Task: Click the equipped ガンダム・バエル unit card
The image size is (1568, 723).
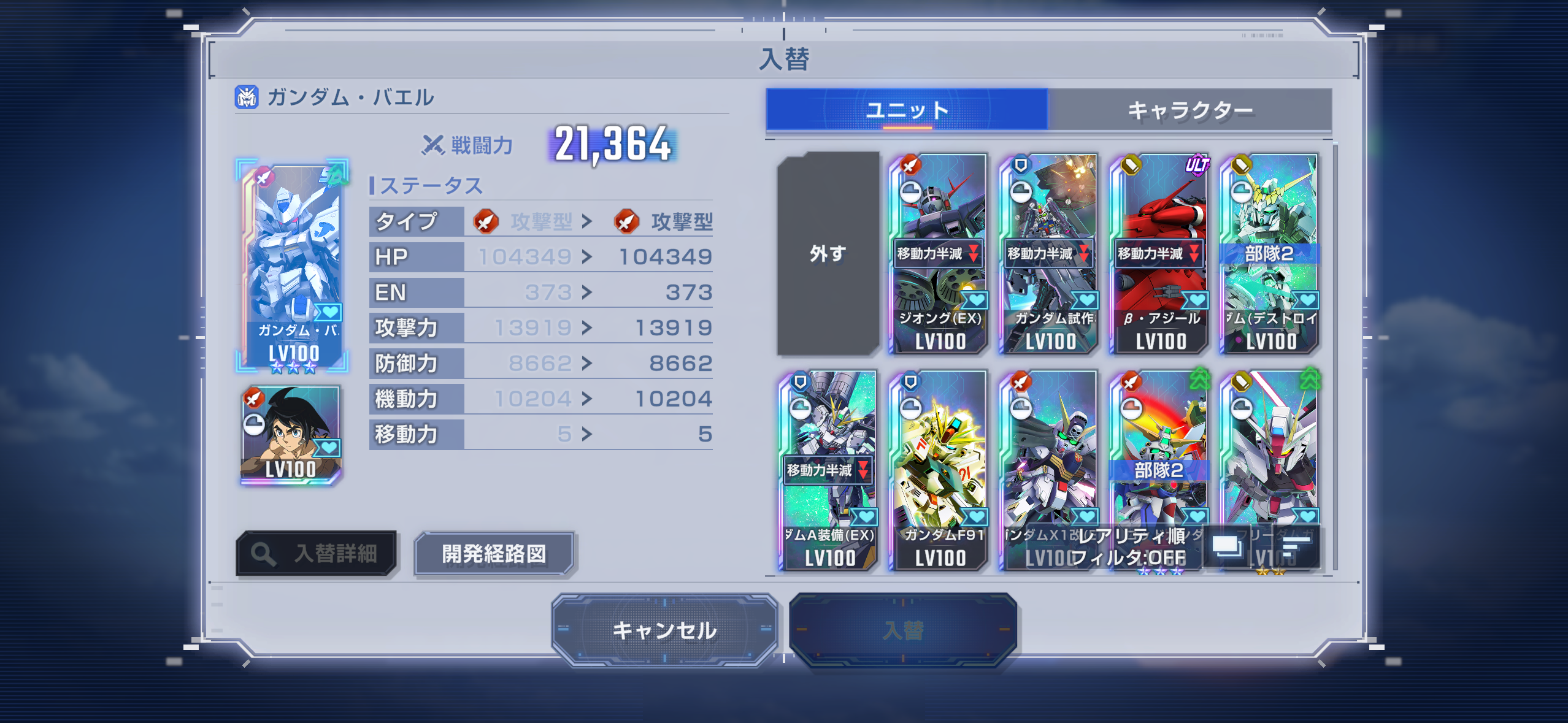Action: 293,266
